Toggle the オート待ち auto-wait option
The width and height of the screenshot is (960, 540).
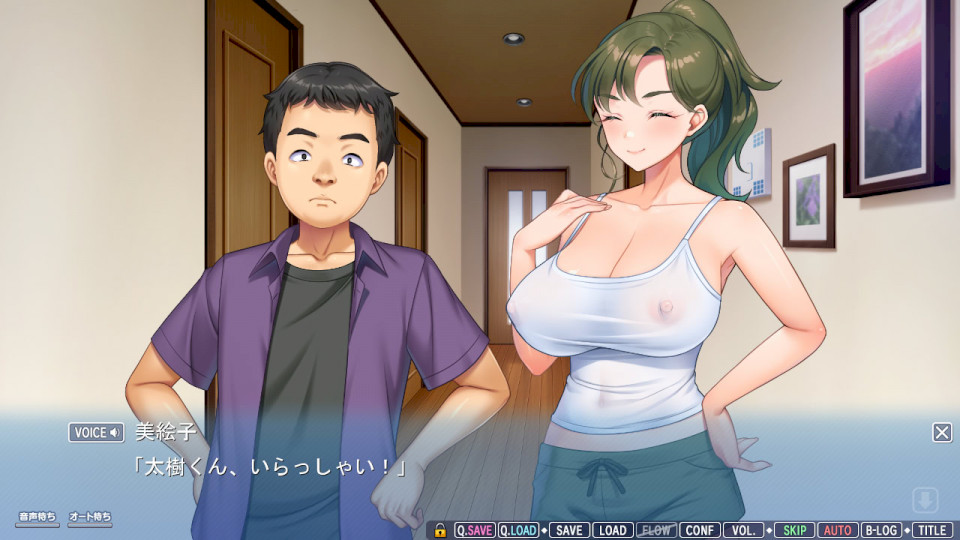(x=90, y=518)
